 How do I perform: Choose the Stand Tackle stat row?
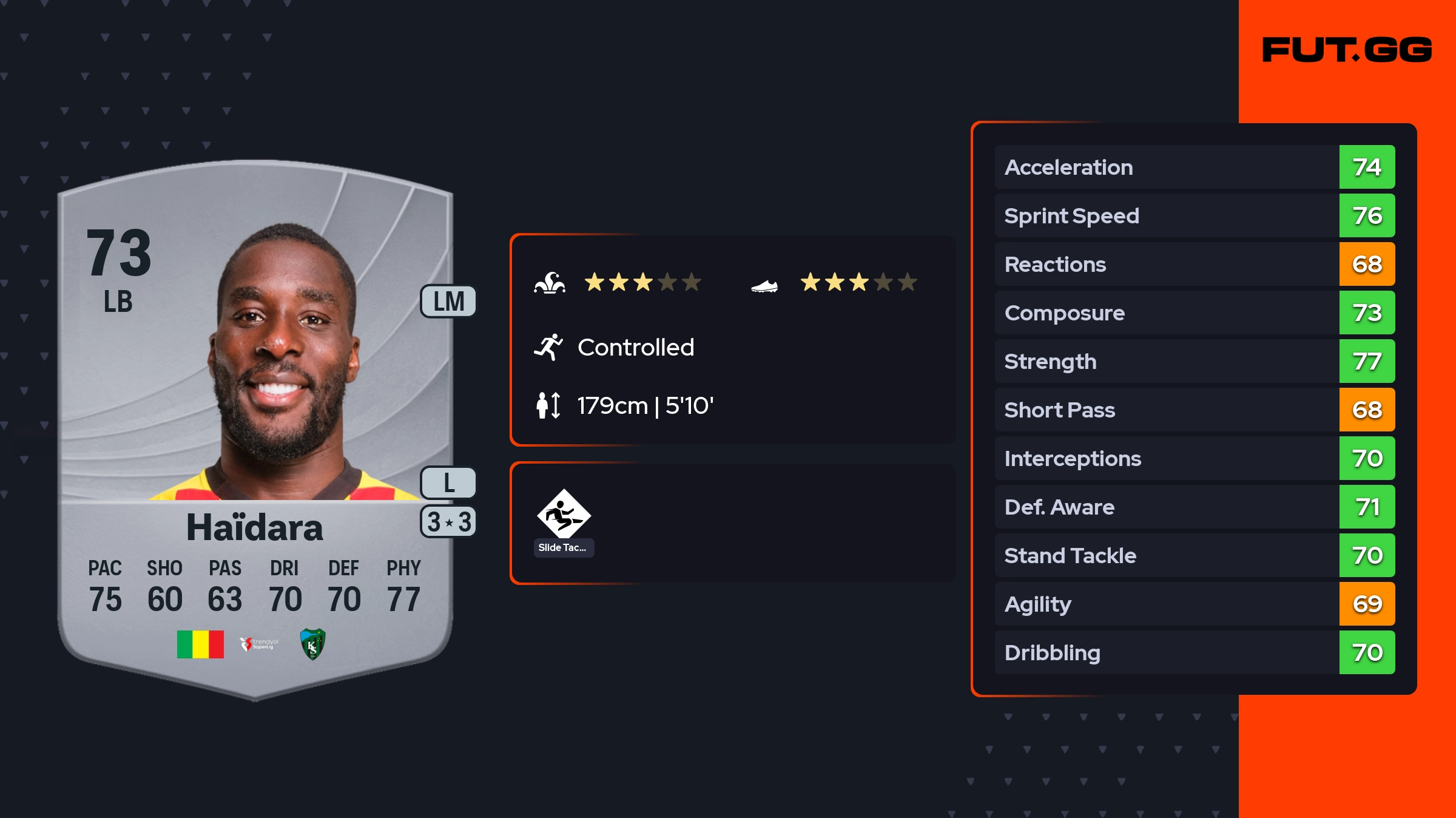click(1194, 555)
